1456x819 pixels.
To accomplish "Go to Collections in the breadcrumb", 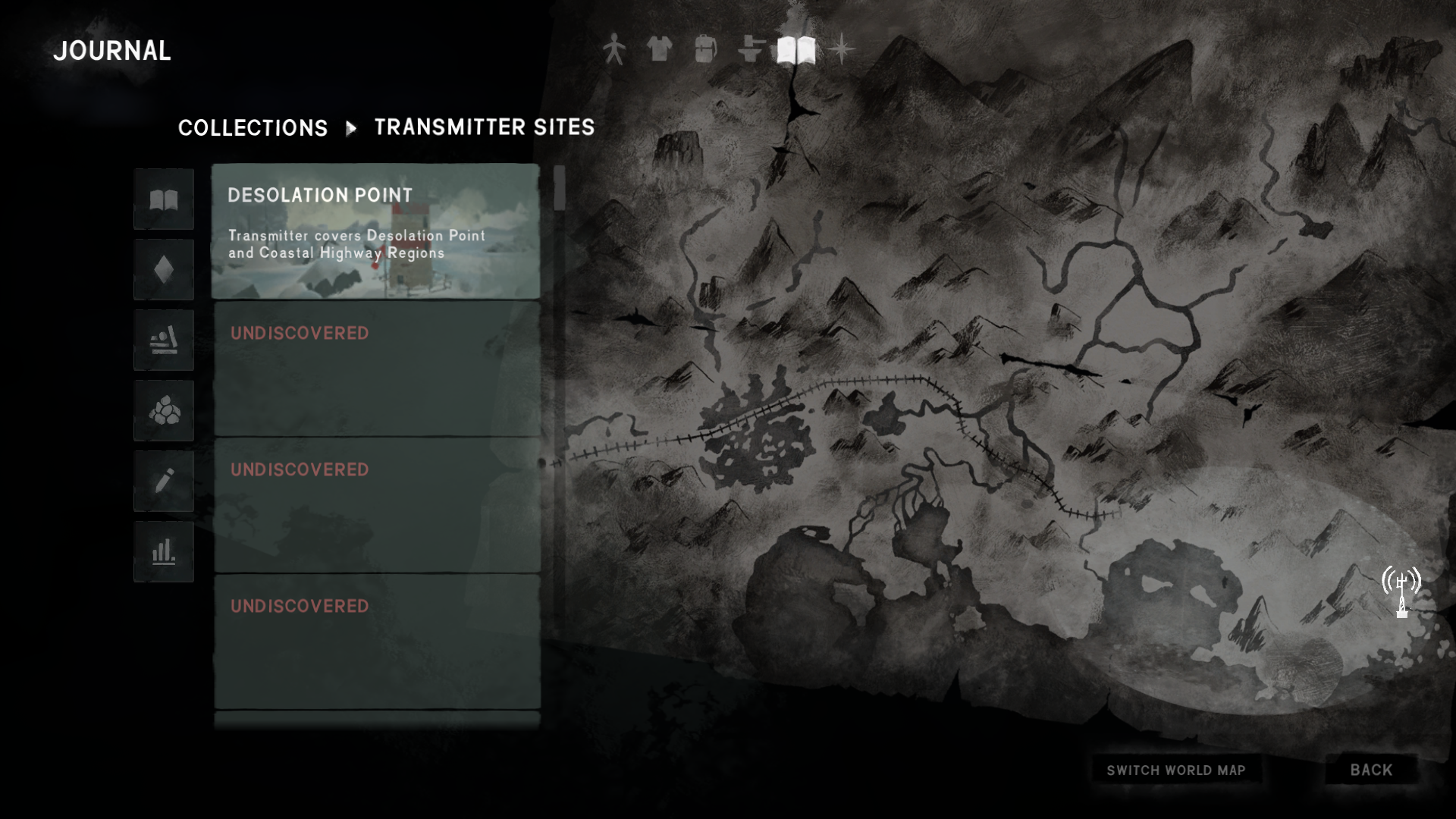I will coord(253,127).
